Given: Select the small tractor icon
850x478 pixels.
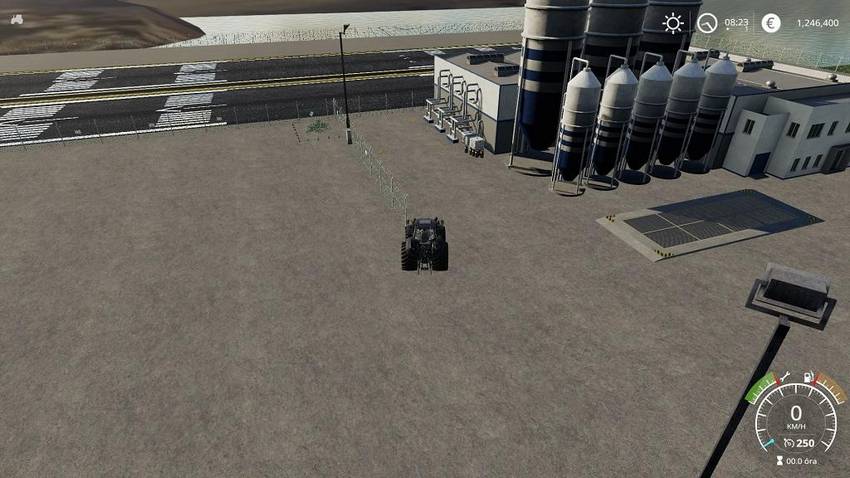Looking at the screenshot, I should pos(17,18).
